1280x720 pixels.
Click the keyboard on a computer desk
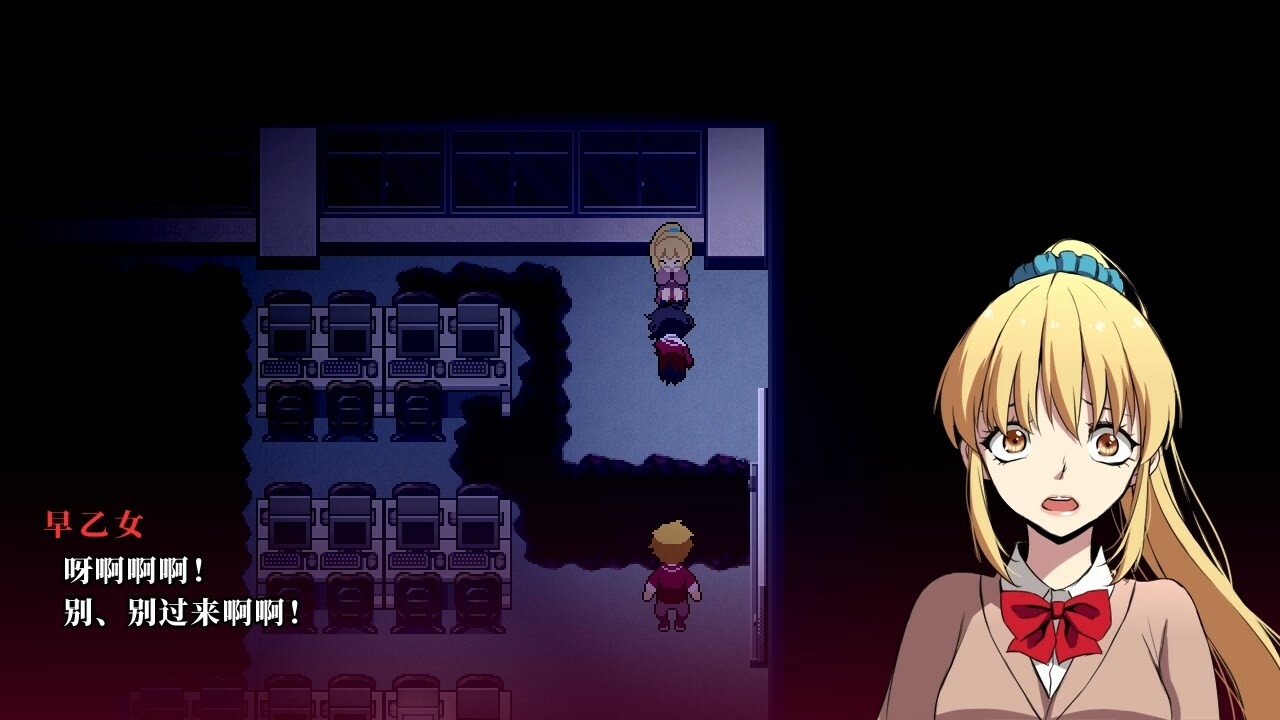pyautogui.click(x=280, y=368)
